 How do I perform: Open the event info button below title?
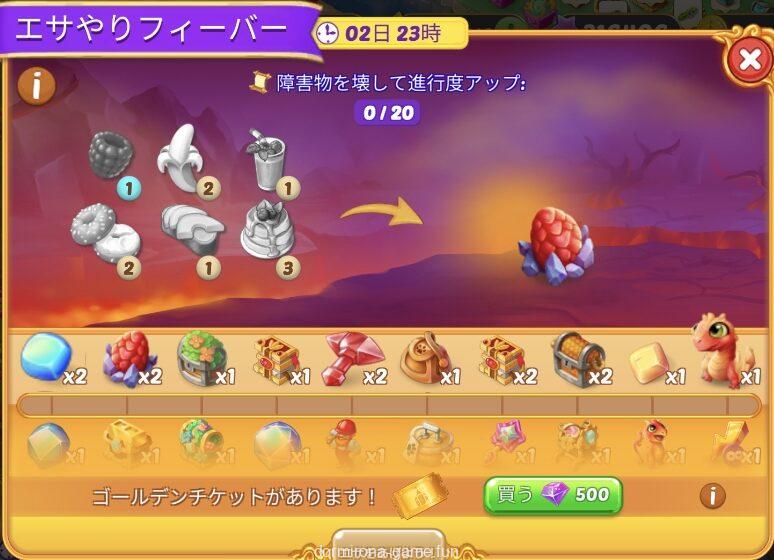coord(36,86)
